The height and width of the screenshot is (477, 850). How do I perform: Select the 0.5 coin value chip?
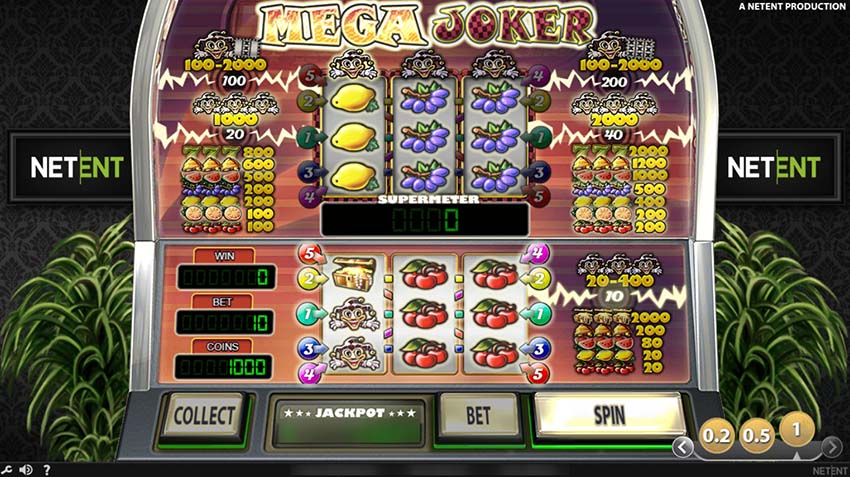click(x=756, y=436)
